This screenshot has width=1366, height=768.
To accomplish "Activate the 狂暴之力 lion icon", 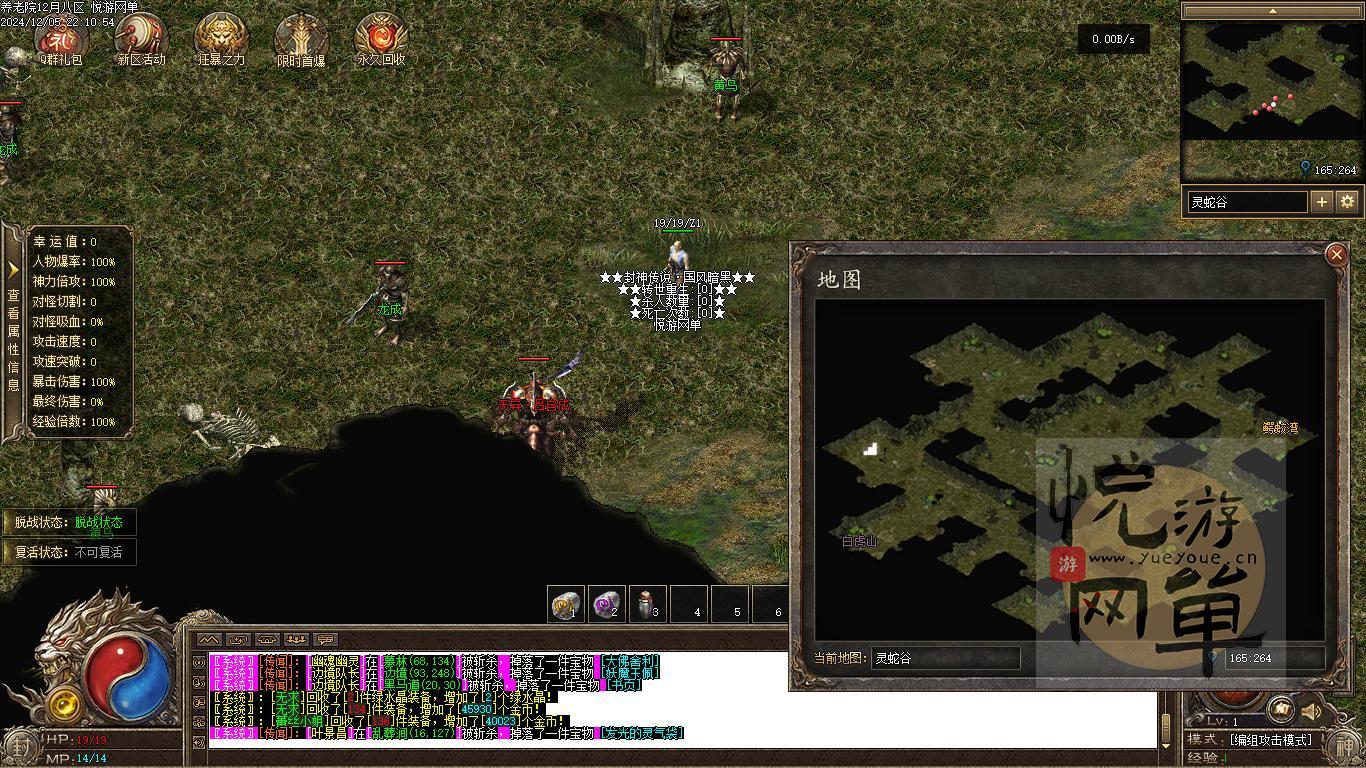I will coord(221,38).
